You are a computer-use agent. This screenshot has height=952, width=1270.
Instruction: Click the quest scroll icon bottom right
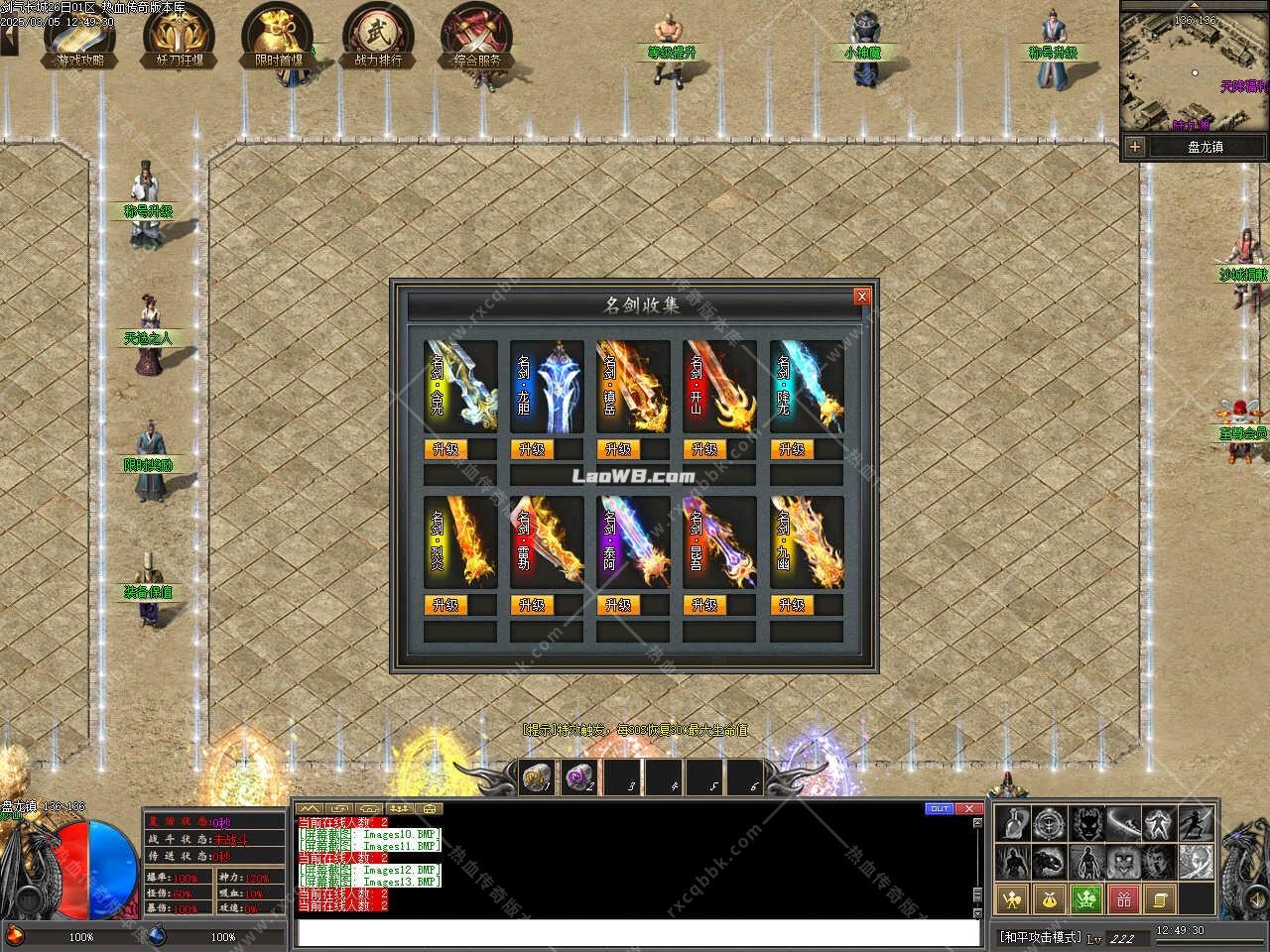pos(1161,899)
